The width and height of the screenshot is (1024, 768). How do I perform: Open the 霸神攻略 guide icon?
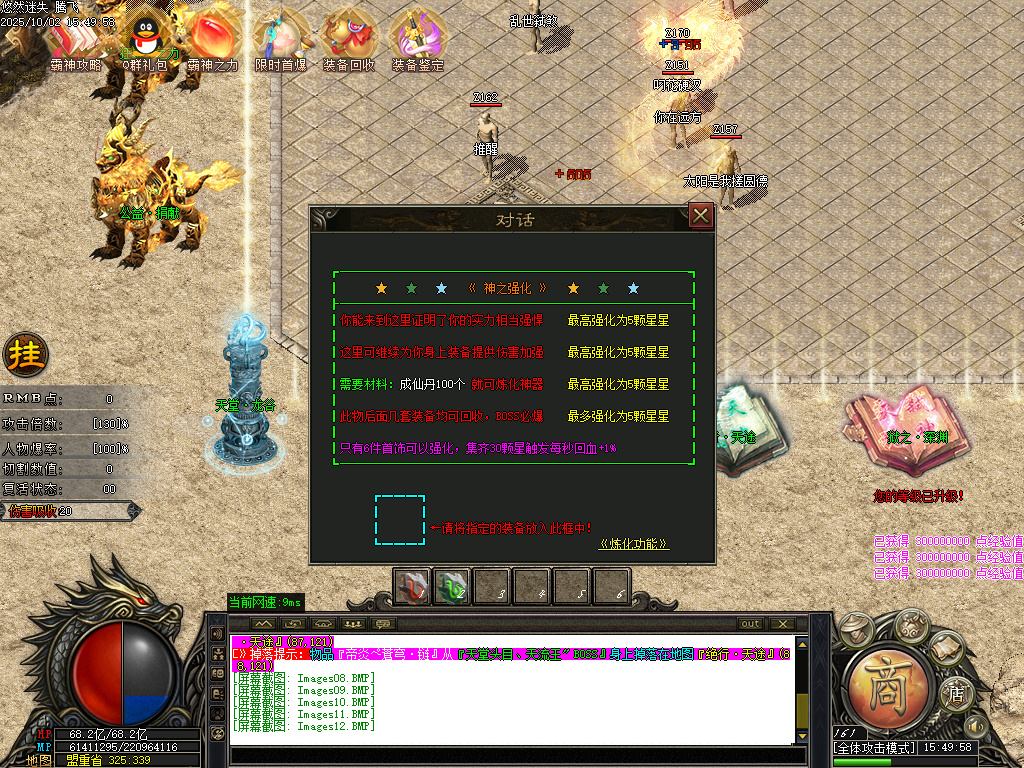click(x=75, y=43)
